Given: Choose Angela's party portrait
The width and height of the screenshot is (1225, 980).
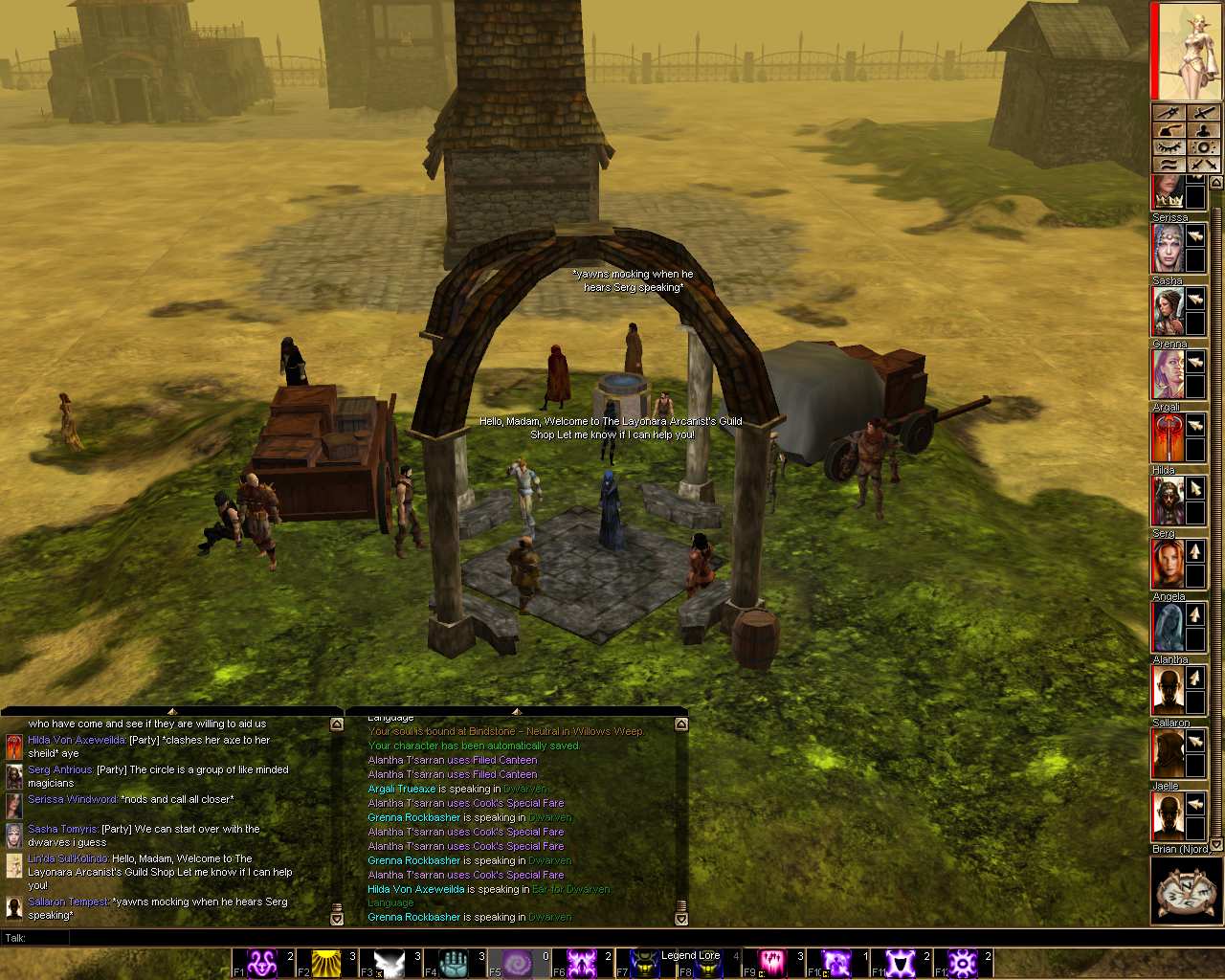Looking at the screenshot, I should tap(1167, 627).
